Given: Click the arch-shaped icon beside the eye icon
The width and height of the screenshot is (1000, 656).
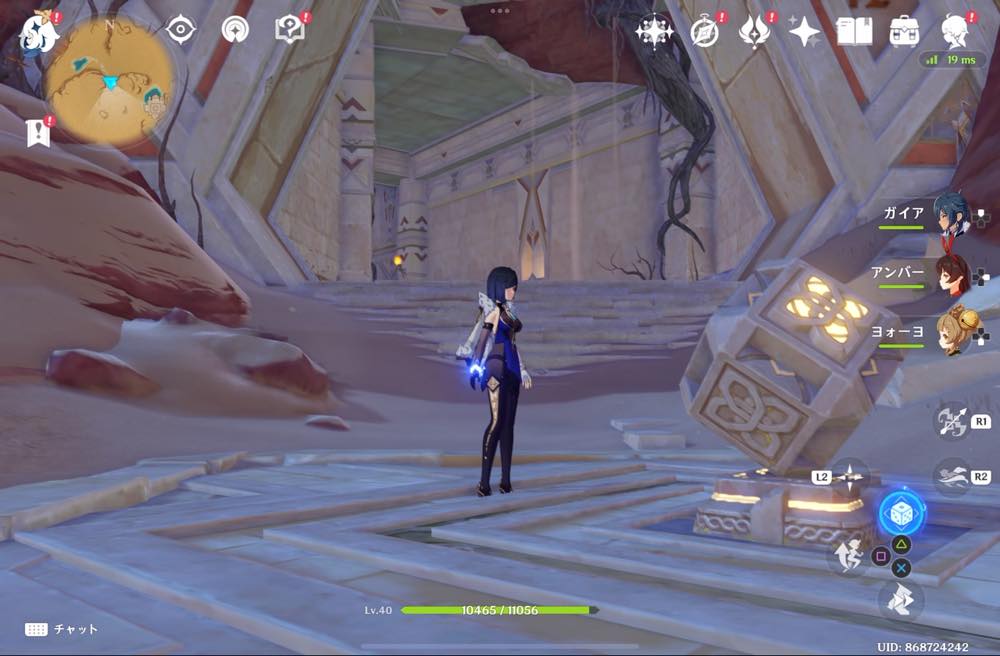Looking at the screenshot, I should (236, 30).
